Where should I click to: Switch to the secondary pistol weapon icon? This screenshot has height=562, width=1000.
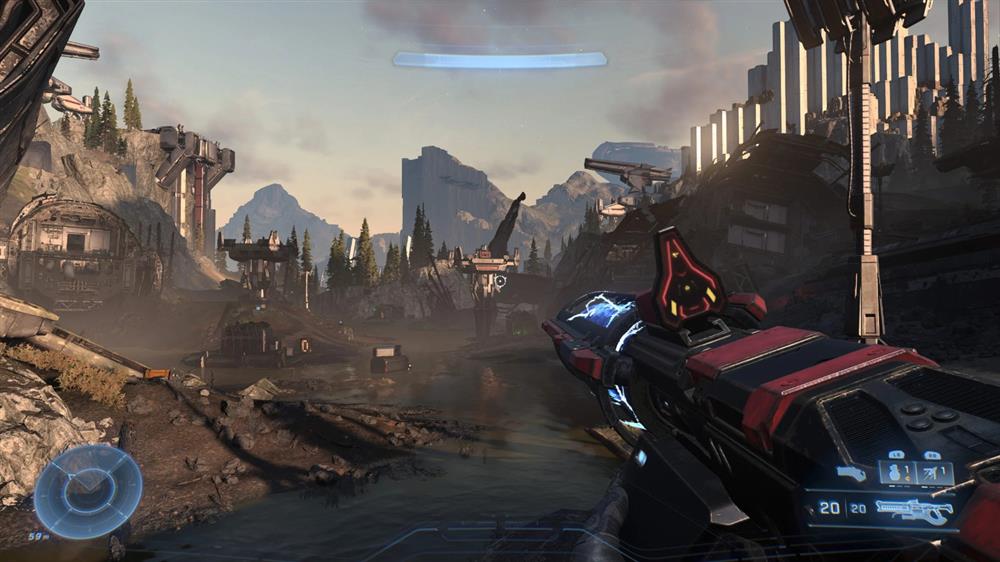click(x=852, y=473)
